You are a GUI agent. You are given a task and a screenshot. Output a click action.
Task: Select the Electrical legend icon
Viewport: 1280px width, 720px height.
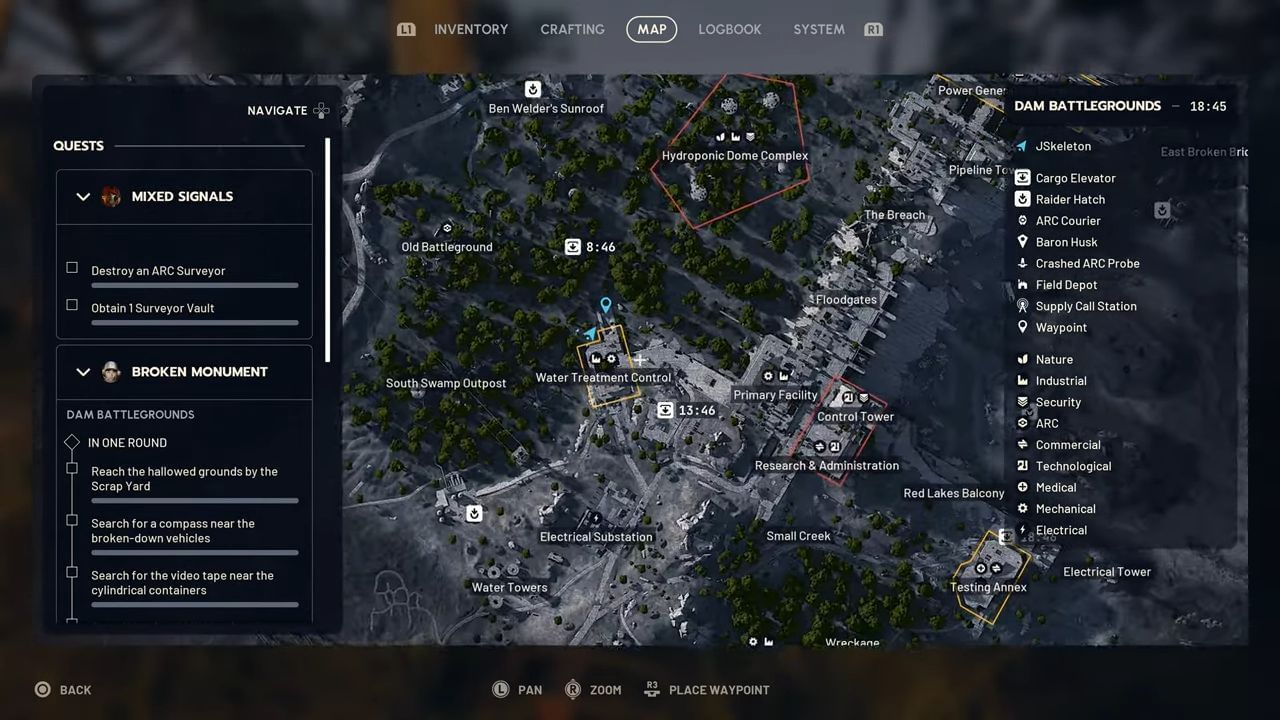point(1022,530)
